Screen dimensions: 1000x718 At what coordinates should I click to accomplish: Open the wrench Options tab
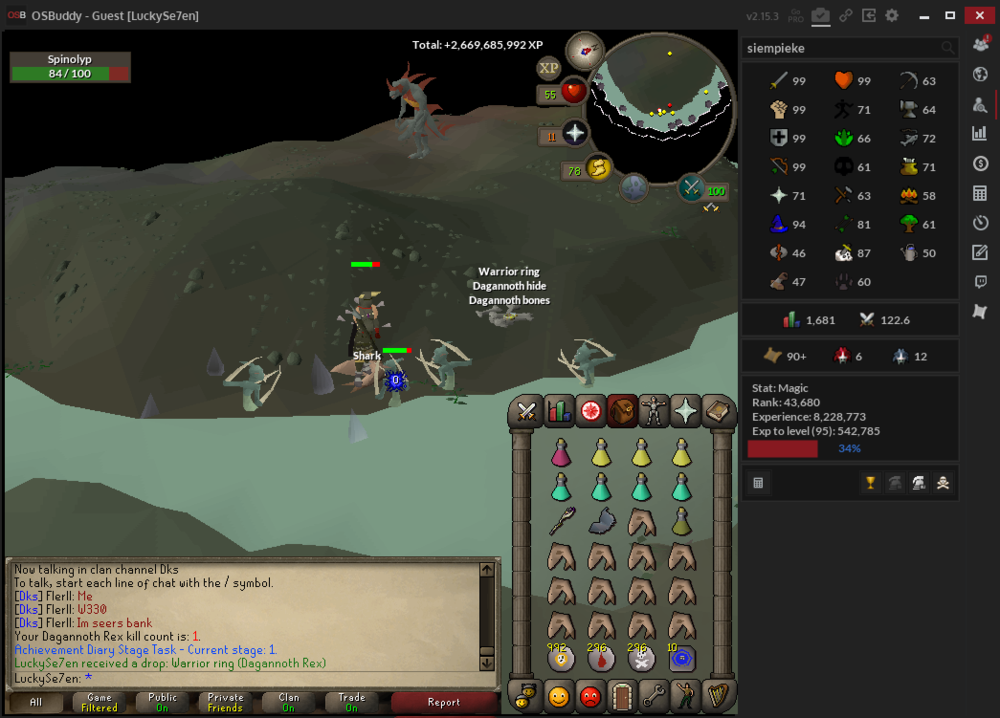point(654,694)
